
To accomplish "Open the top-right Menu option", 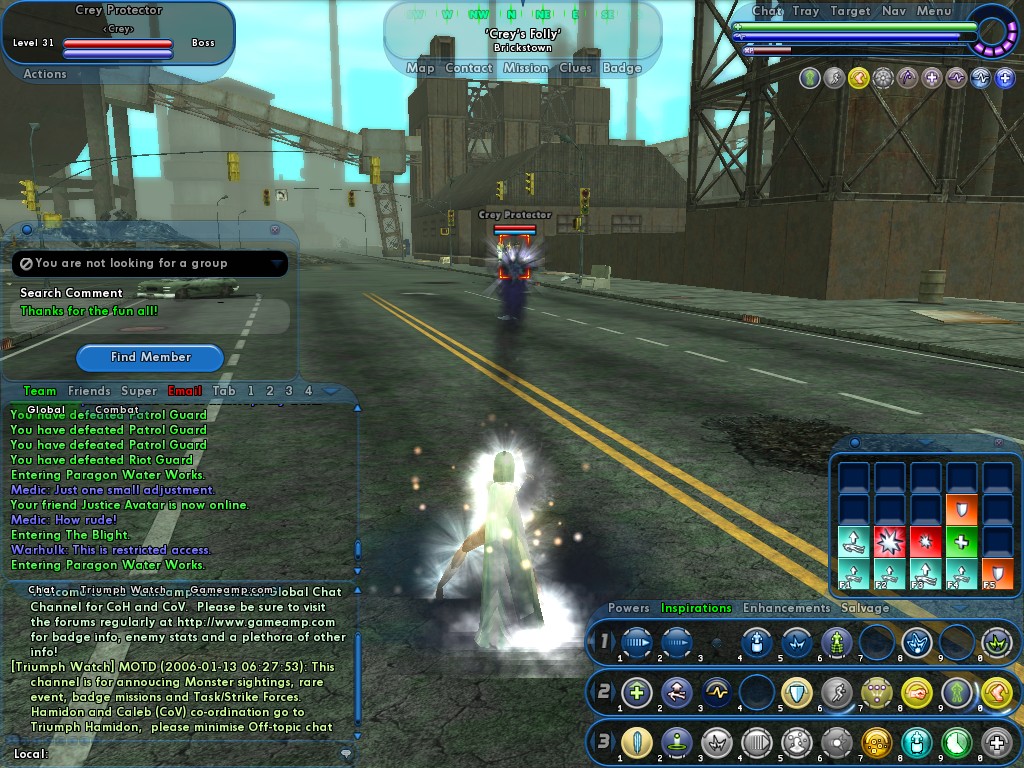I will tap(934, 11).
